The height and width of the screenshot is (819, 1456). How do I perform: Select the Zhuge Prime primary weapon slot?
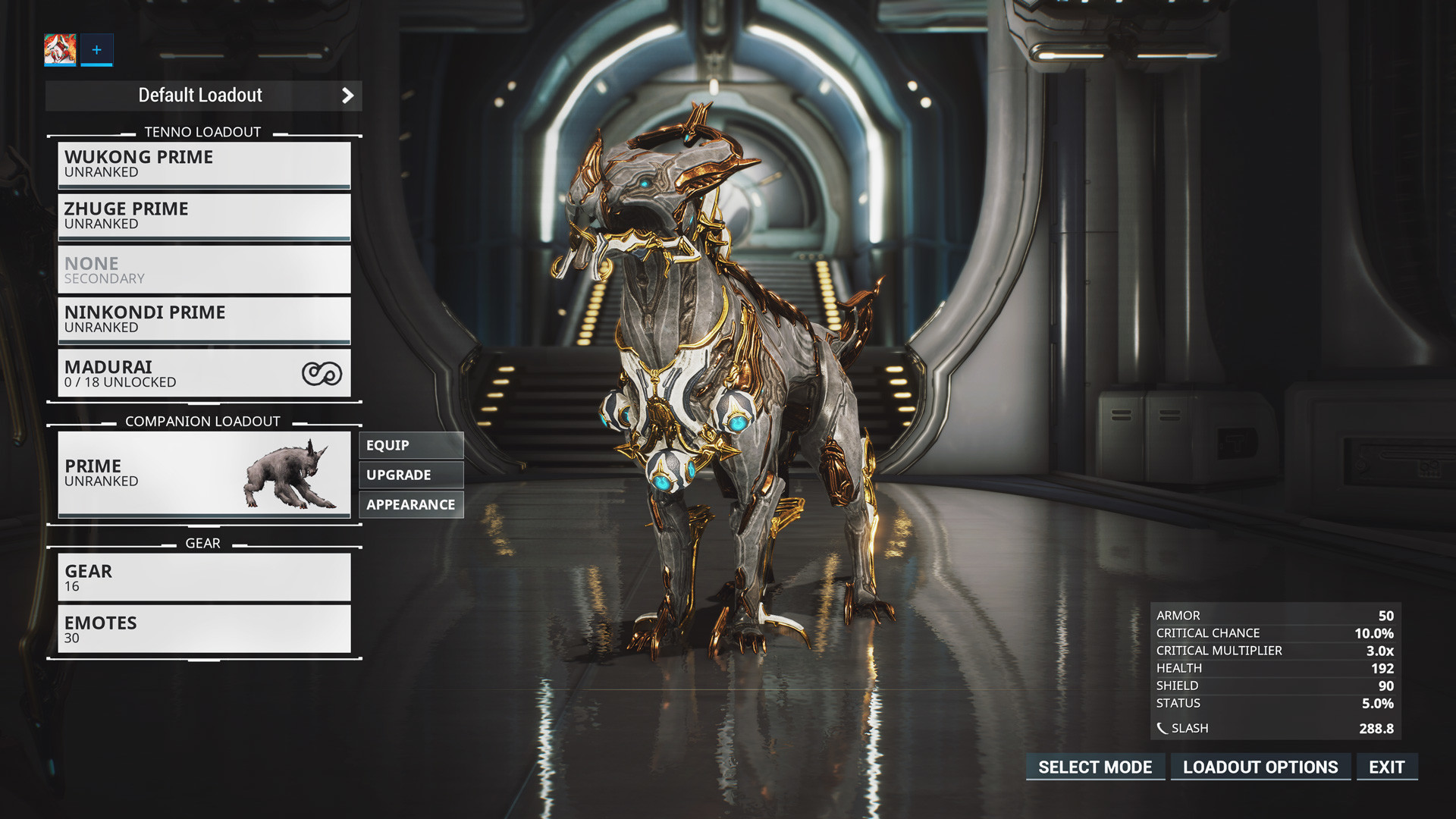coord(203,216)
